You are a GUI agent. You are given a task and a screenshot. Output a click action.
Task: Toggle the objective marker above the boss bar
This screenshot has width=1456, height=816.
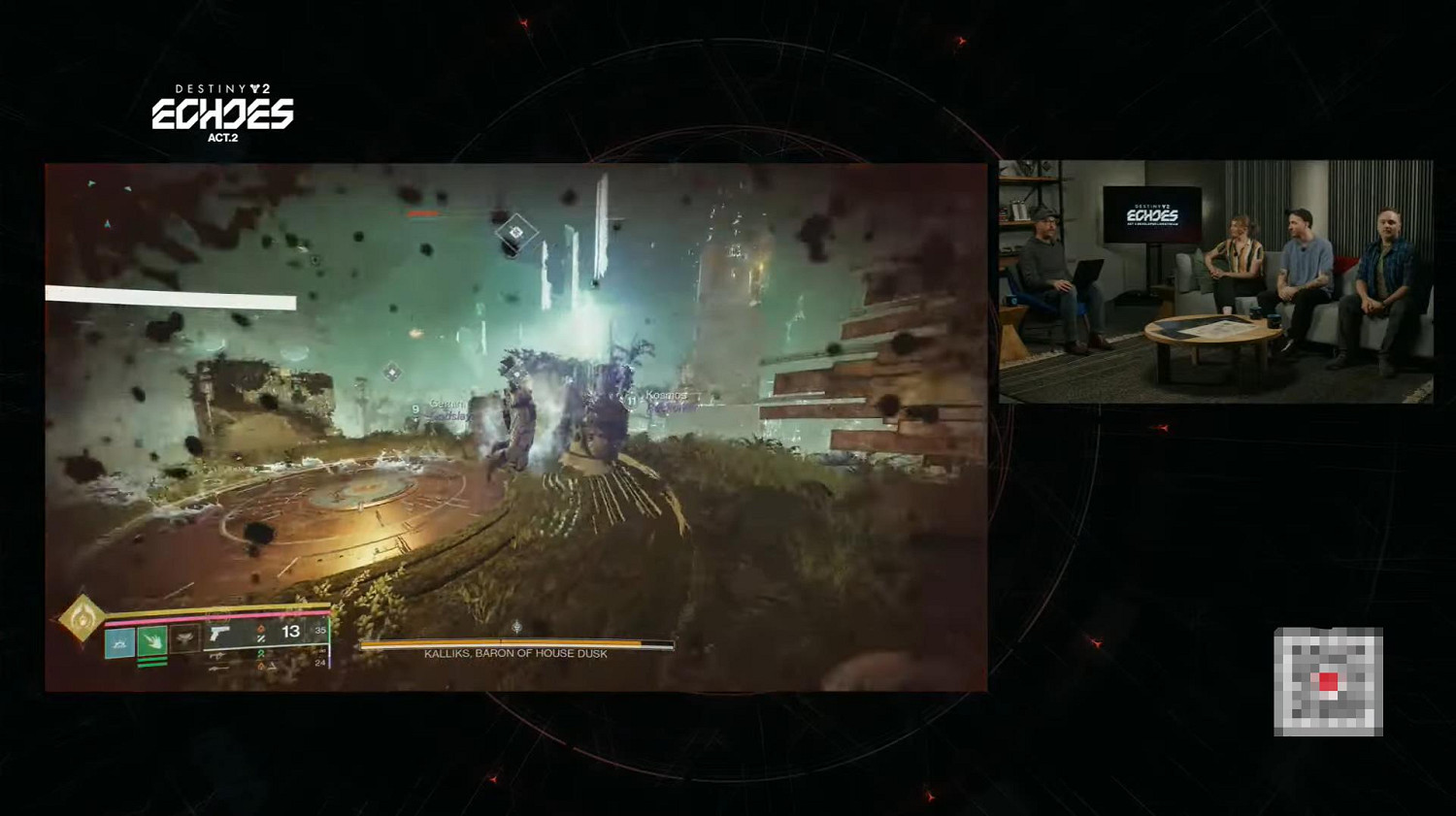pos(517,626)
